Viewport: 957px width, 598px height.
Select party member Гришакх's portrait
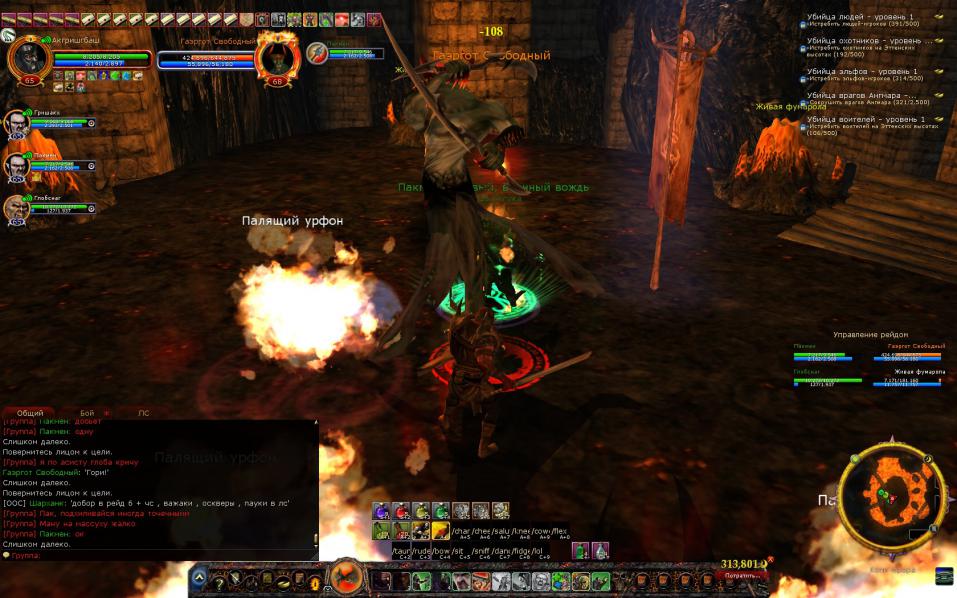click(x=16, y=123)
